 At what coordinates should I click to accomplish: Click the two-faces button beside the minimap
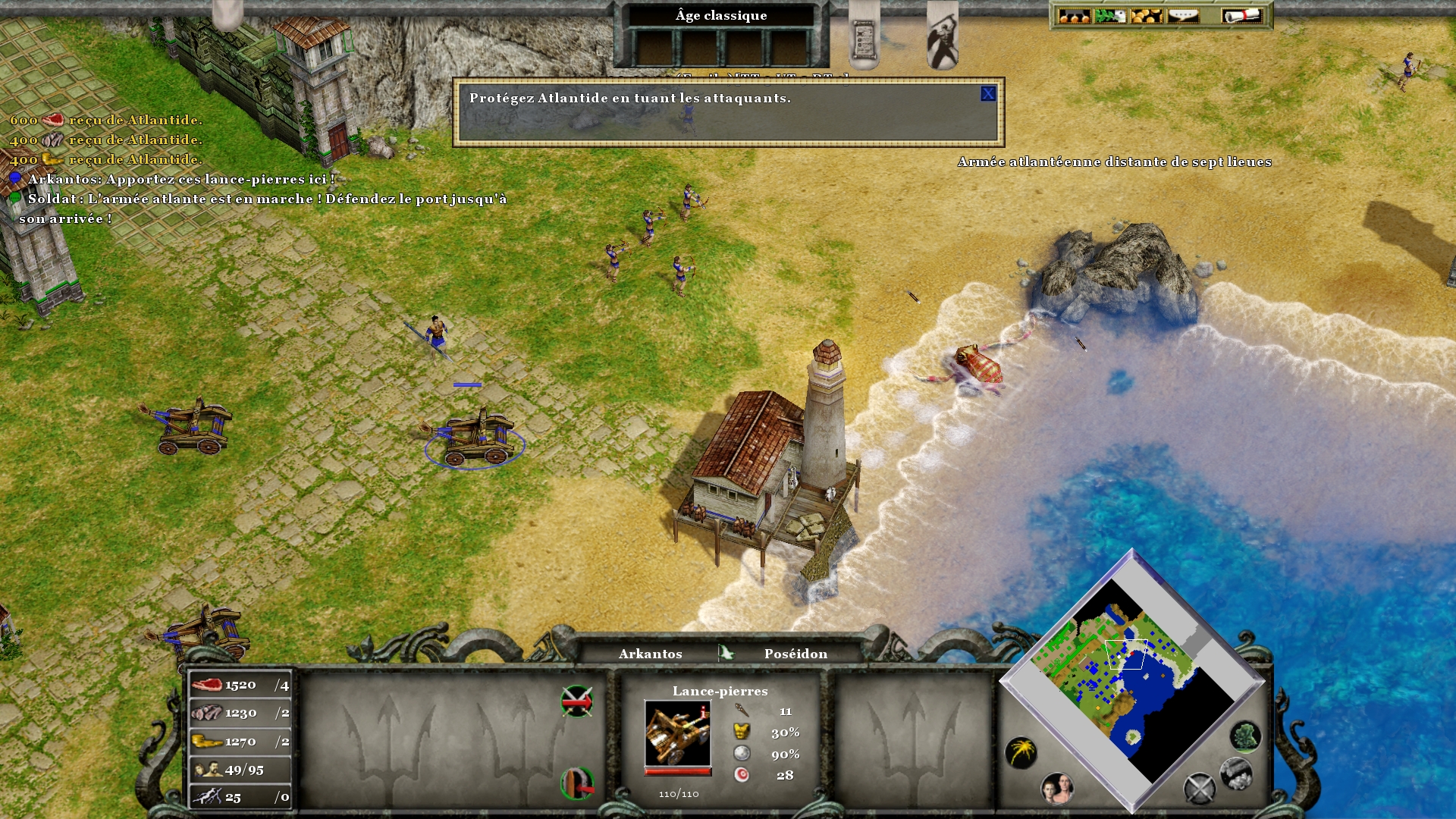coord(1056,789)
